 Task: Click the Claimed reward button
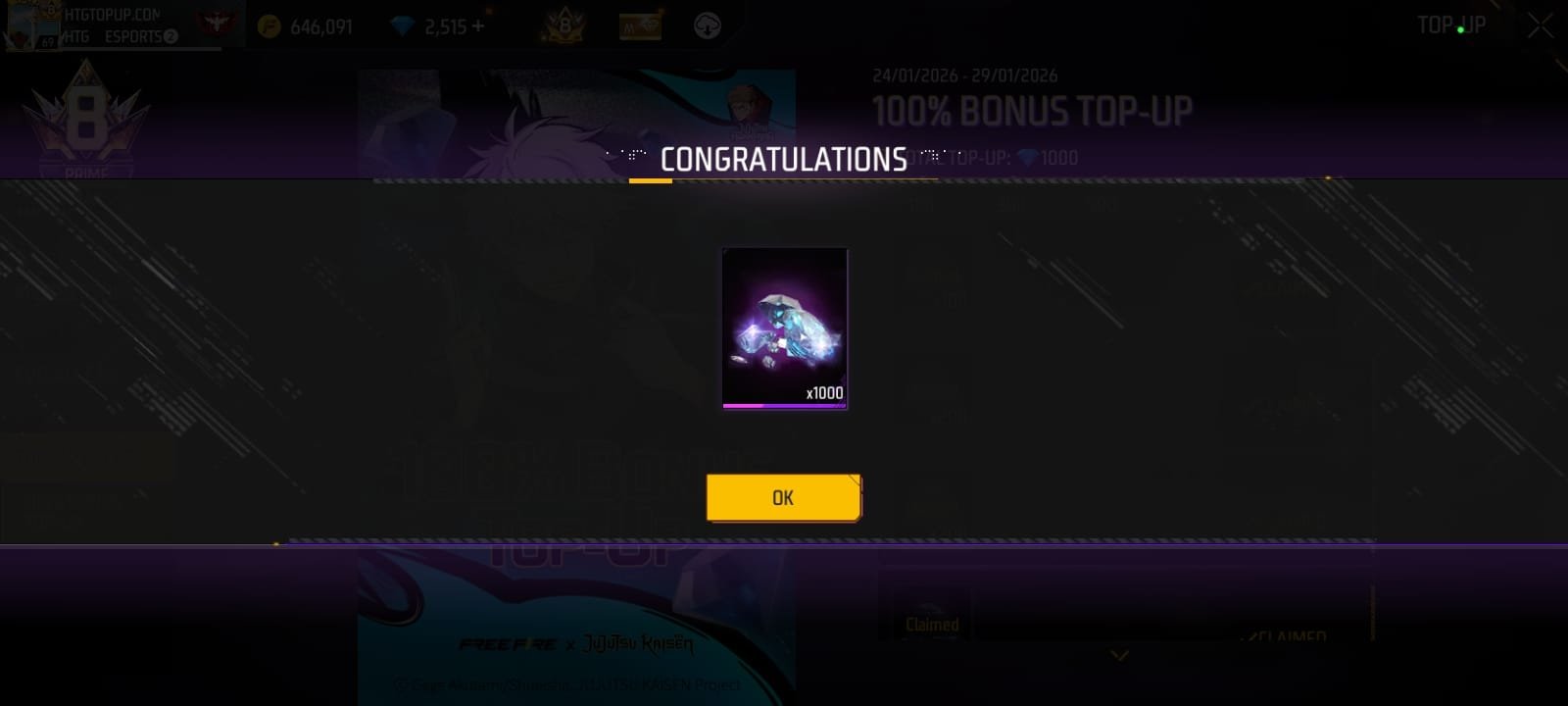(x=932, y=622)
